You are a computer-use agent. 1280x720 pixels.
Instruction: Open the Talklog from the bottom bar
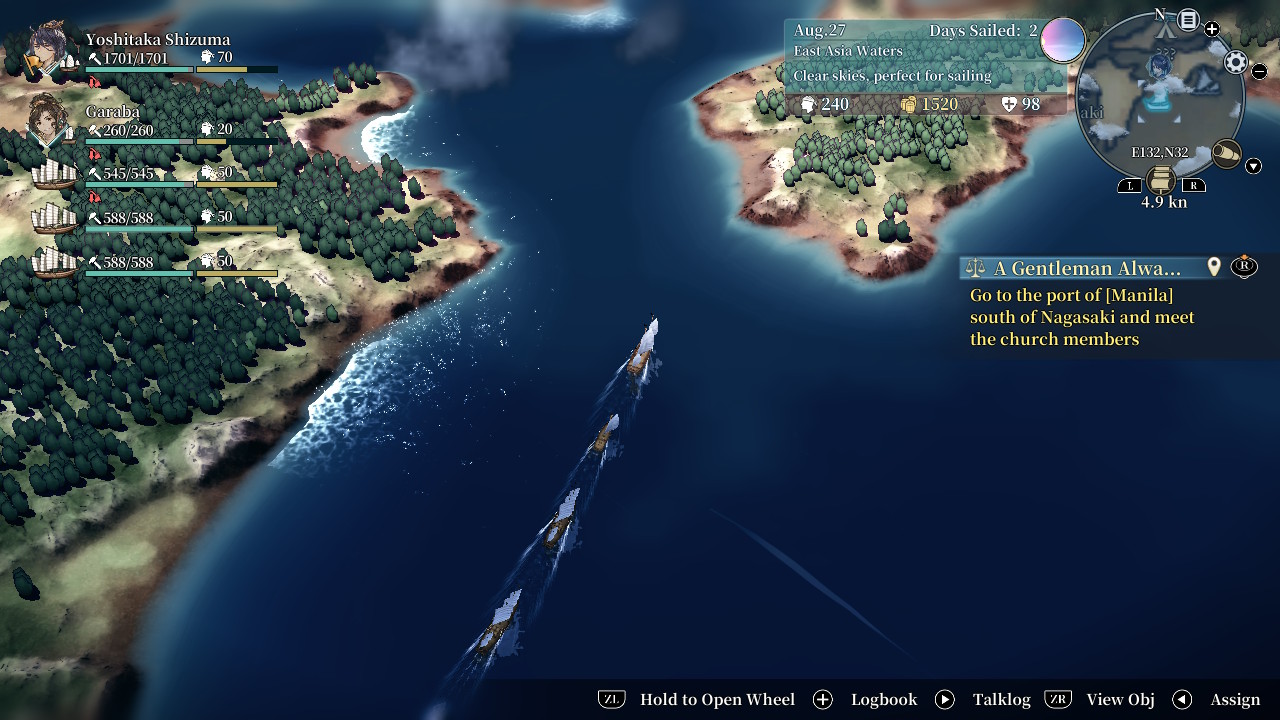(x=1002, y=699)
